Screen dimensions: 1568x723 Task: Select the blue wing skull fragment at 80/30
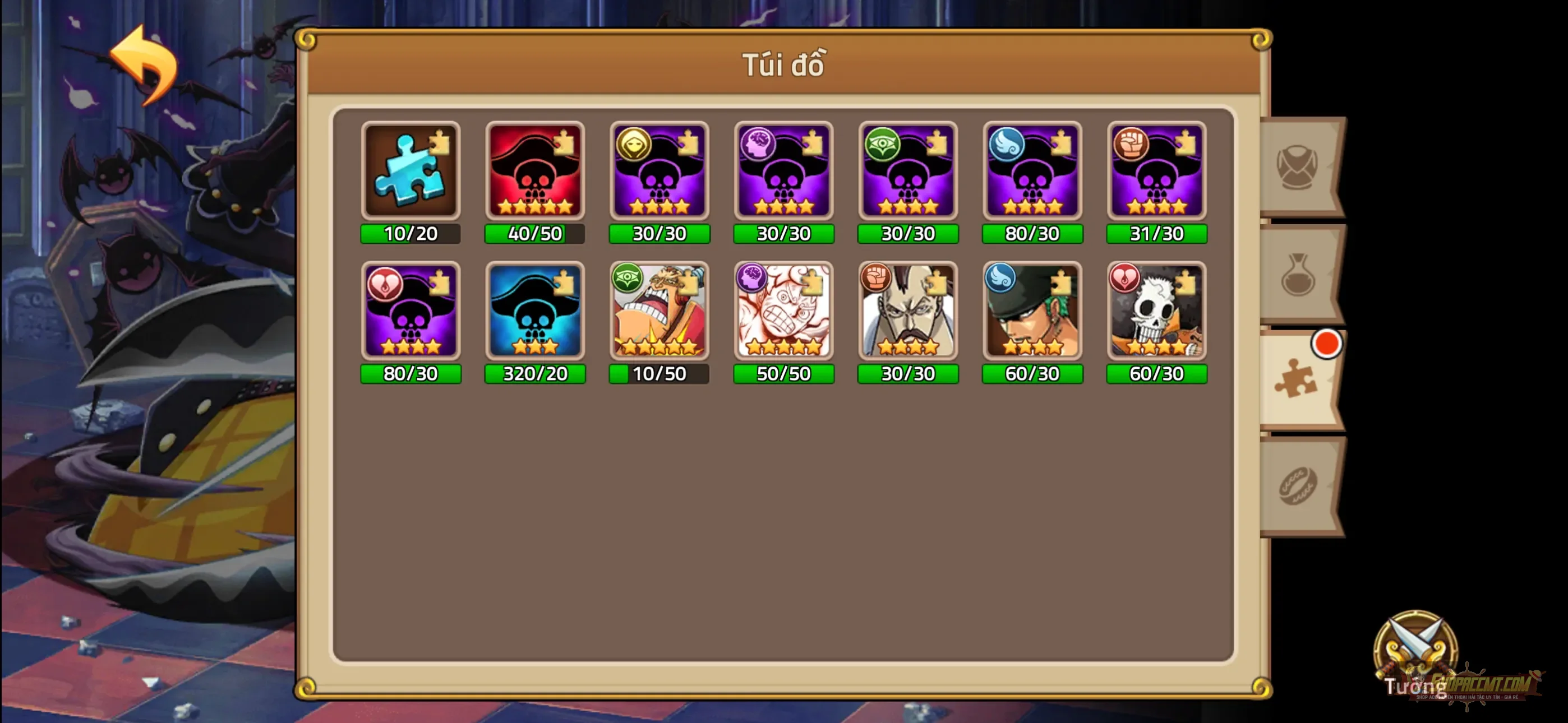pos(1032,171)
